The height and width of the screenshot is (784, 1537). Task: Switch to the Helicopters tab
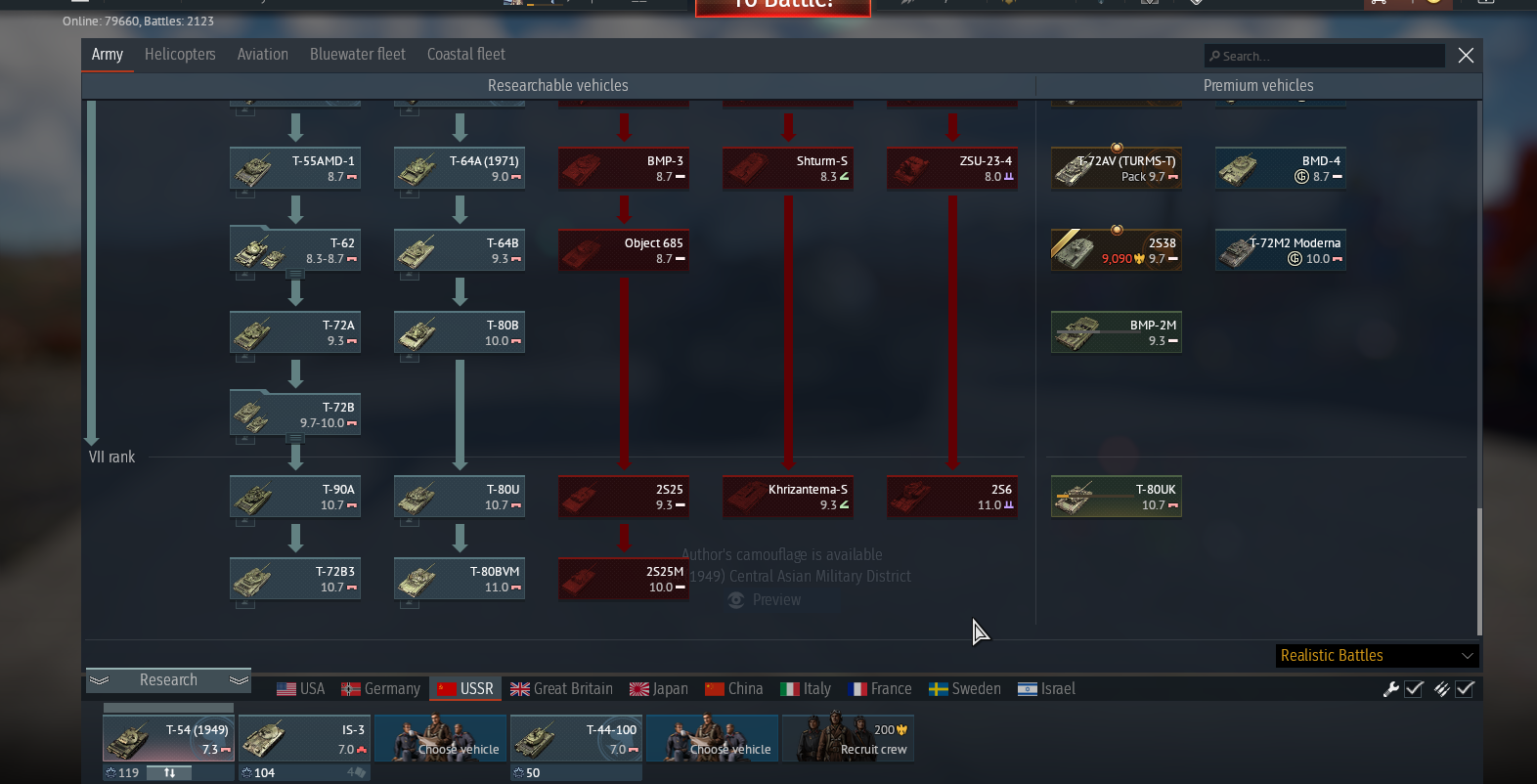[180, 55]
